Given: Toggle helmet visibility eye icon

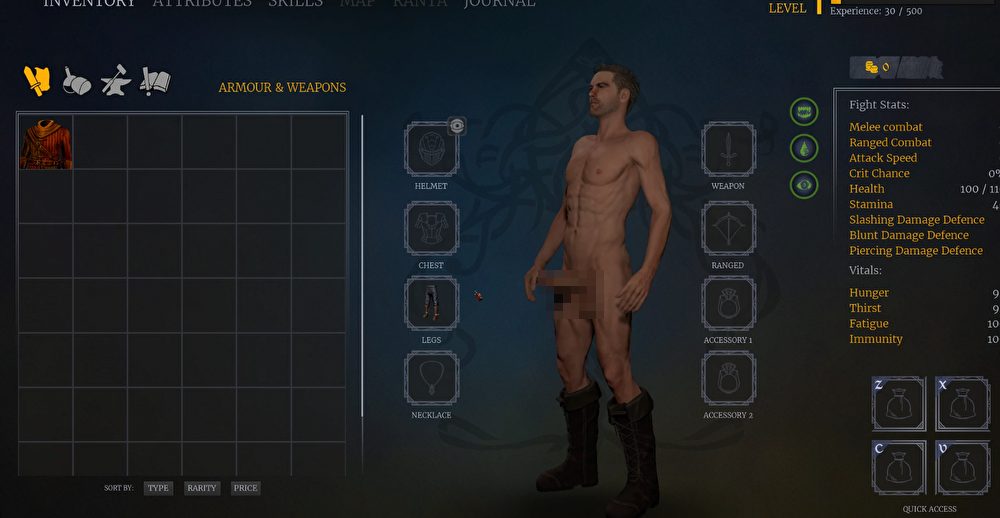Looking at the screenshot, I should click(457, 125).
